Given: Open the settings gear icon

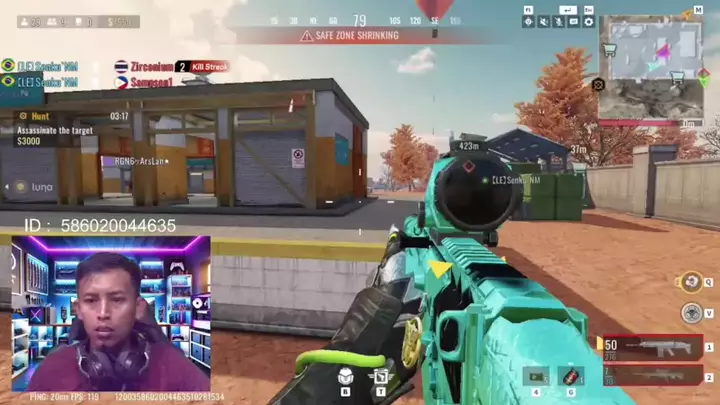Looking at the screenshot, I should [588, 21].
